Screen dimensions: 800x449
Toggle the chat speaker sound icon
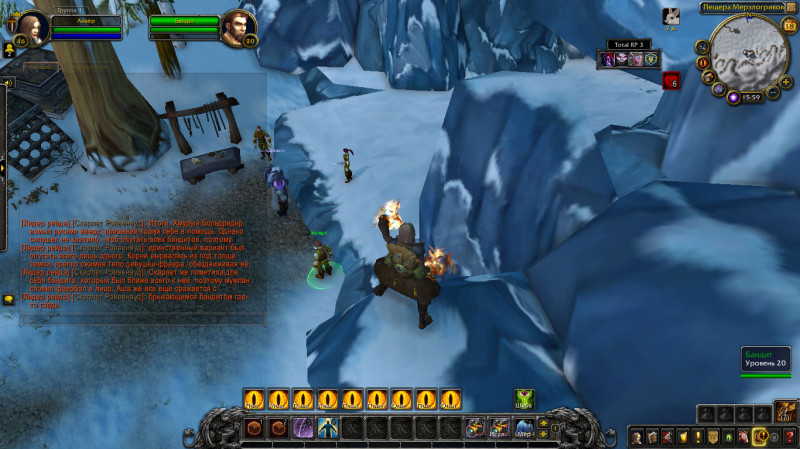coord(8,83)
